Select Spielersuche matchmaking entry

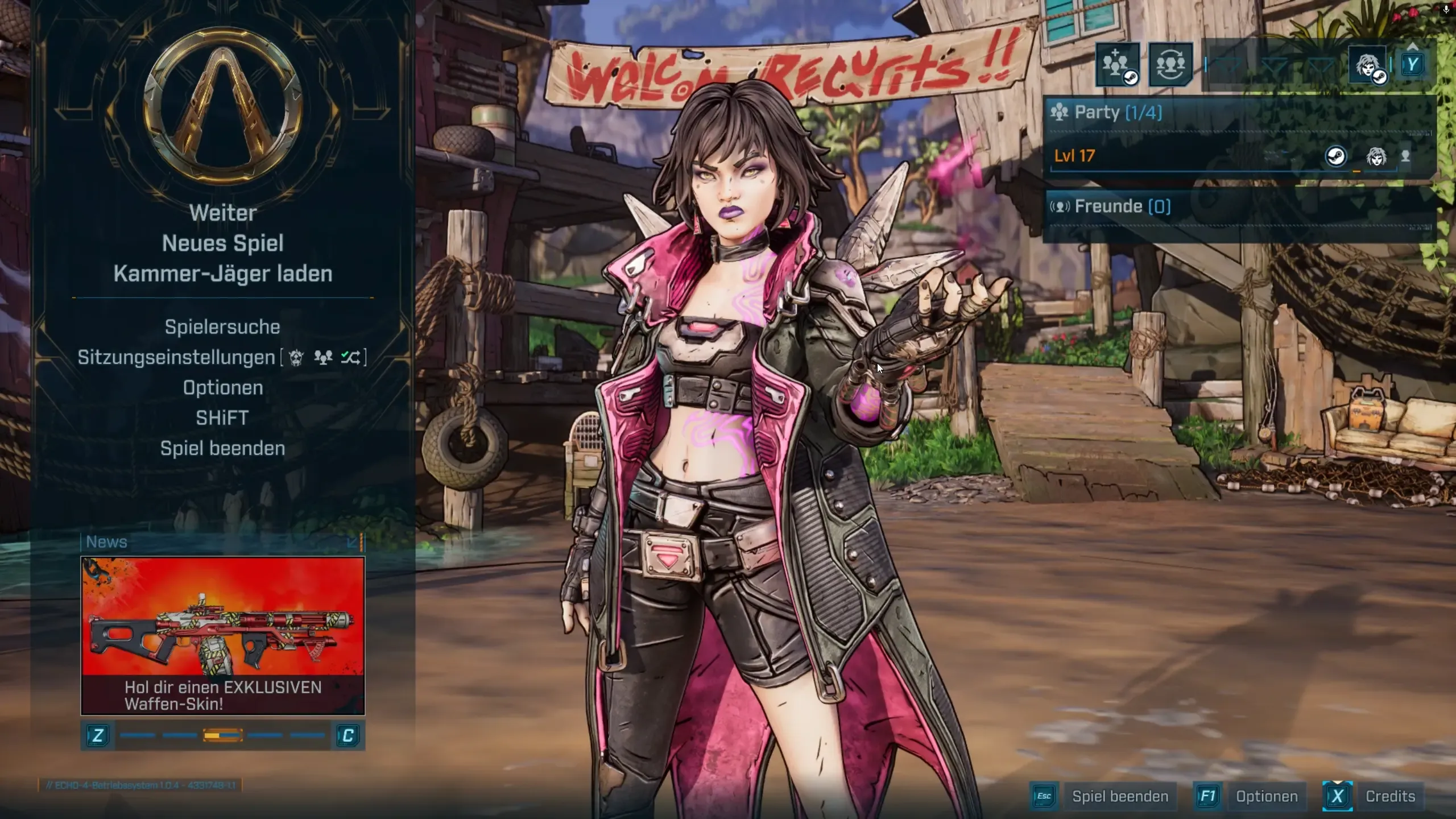(222, 327)
